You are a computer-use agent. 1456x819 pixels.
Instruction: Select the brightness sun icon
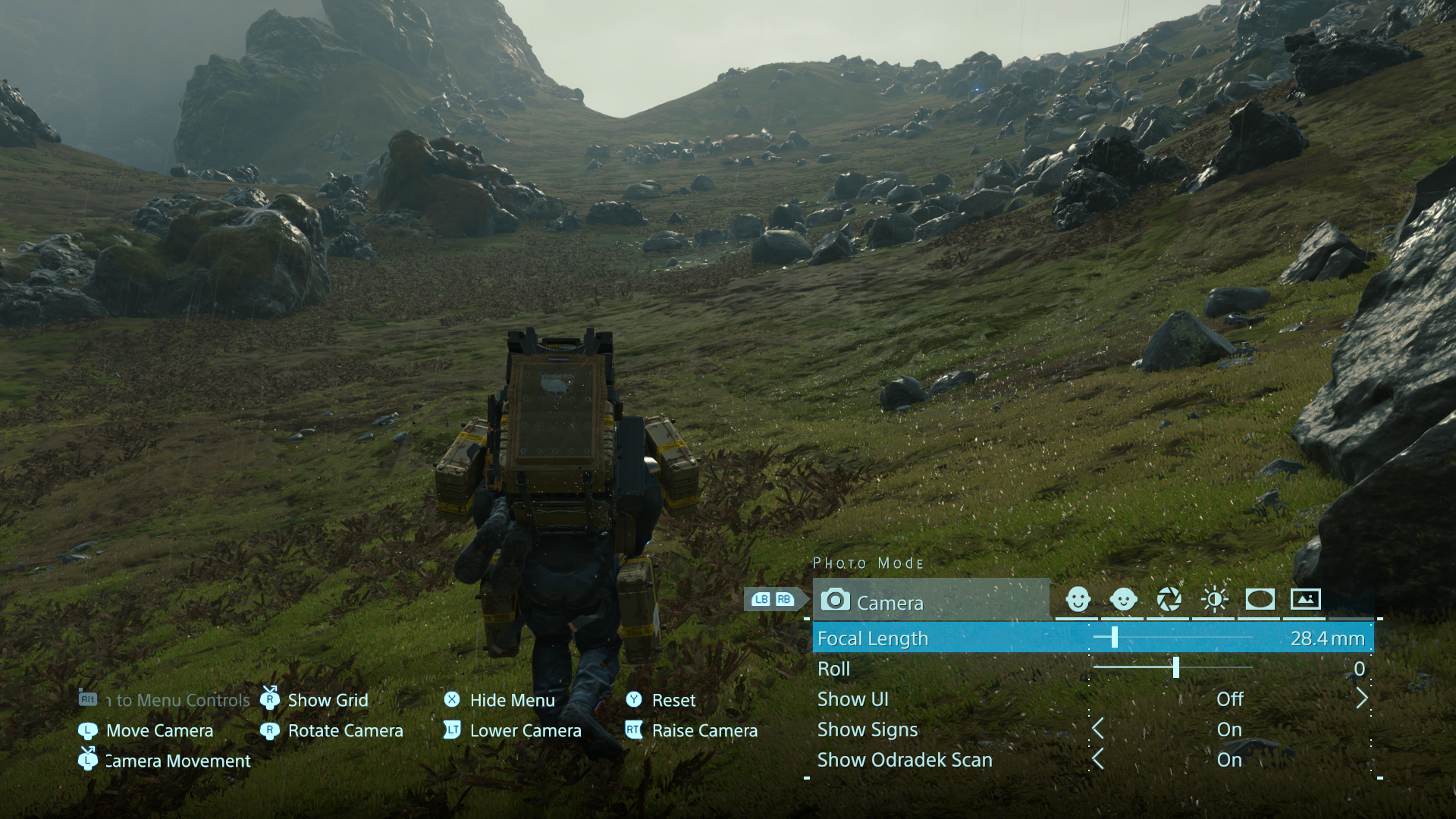coord(1214,599)
